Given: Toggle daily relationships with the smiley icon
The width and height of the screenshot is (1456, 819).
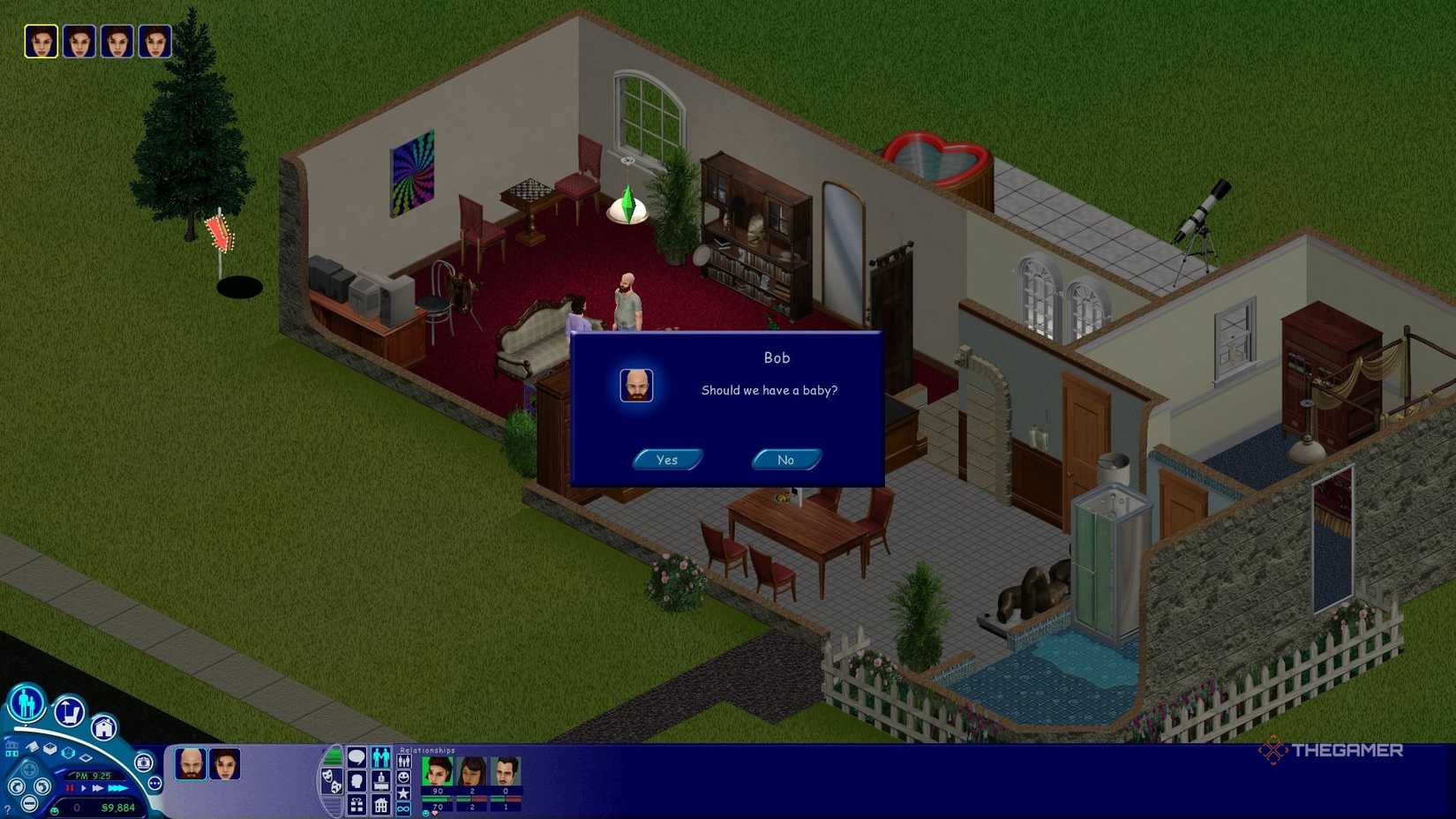Looking at the screenshot, I should [404, 778].
